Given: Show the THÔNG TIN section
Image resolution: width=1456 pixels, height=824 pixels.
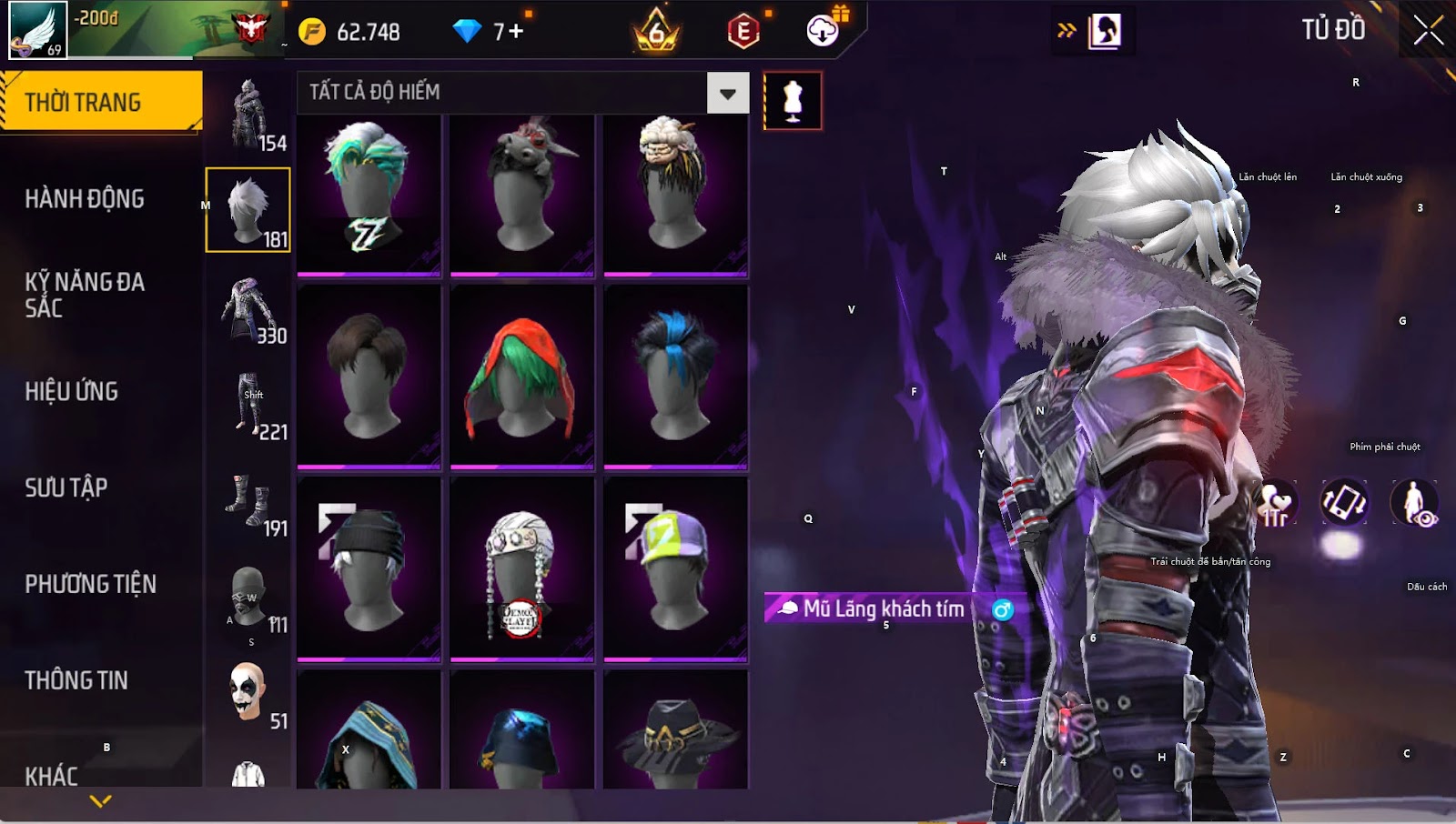Looking at the screenshot, I should [x=76, y=680].
